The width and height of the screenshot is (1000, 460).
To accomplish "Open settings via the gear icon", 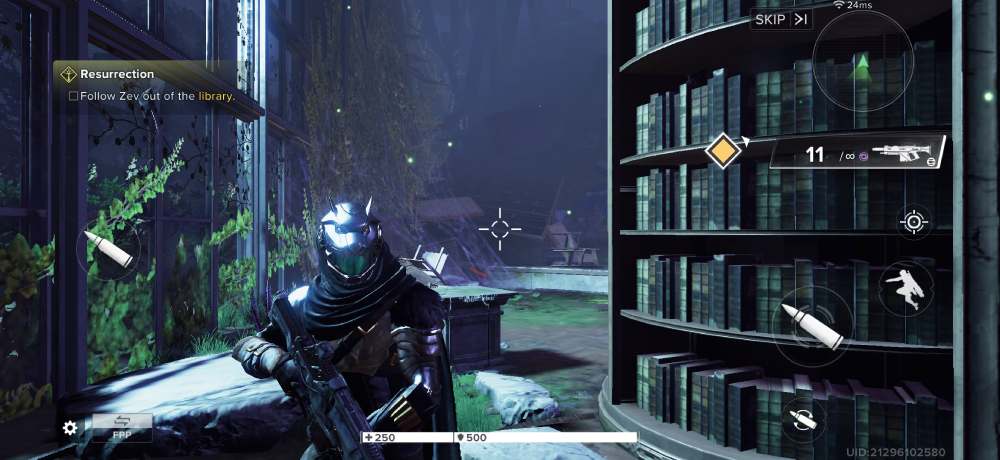I will [x=70, y=428].
